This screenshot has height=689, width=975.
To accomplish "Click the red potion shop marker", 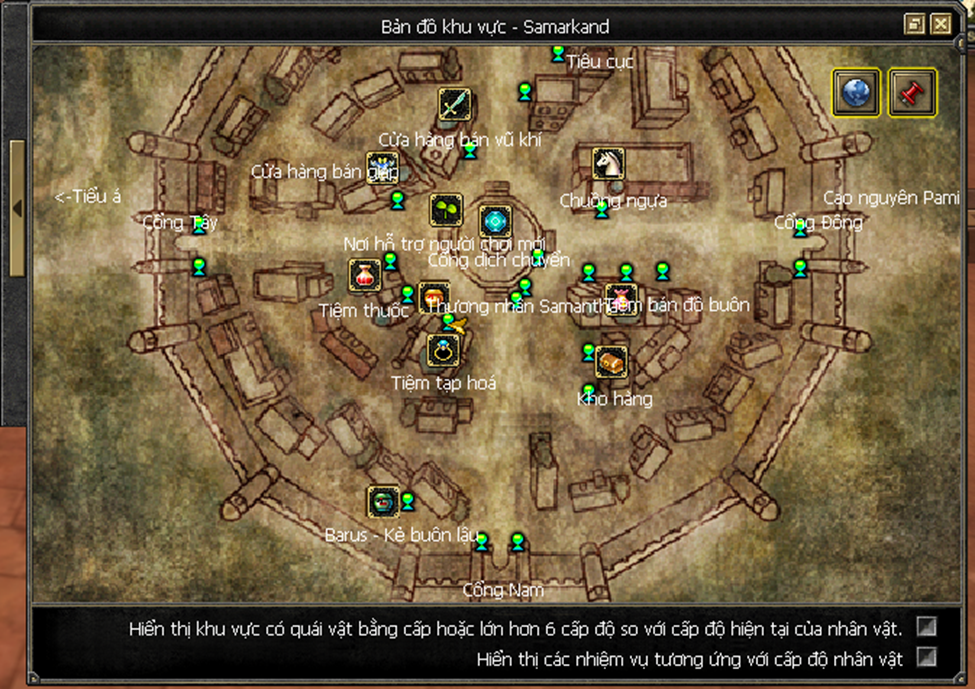I will pos(365,275).
